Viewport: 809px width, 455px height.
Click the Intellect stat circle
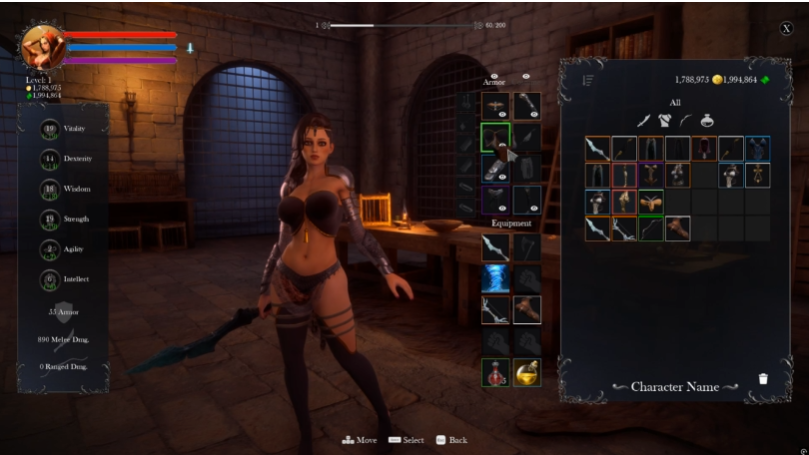tap(50, 279)
